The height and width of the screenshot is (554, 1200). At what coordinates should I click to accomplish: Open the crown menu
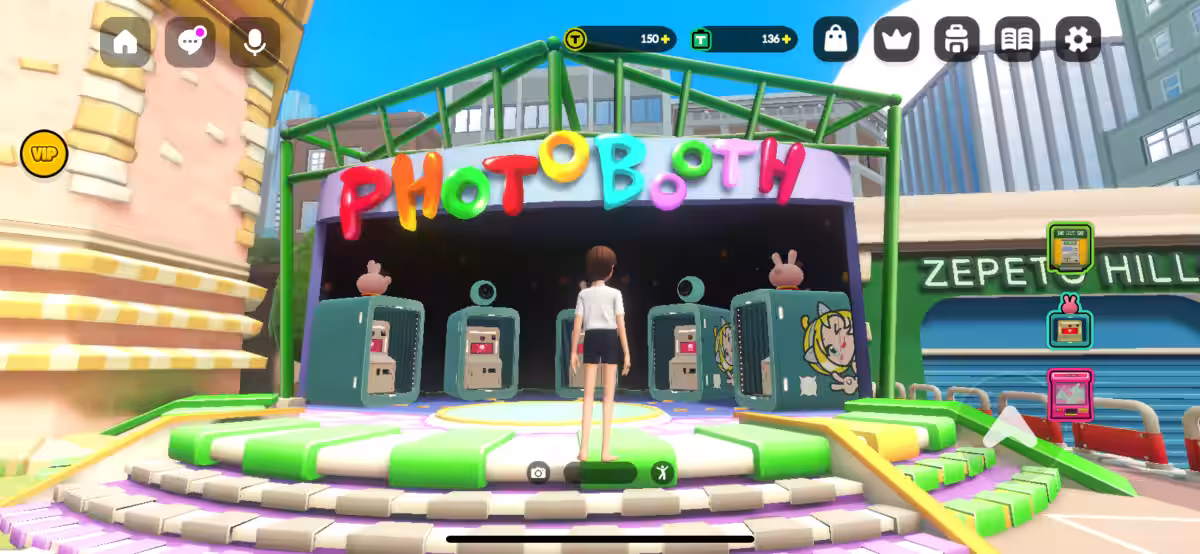click(896, 40)
